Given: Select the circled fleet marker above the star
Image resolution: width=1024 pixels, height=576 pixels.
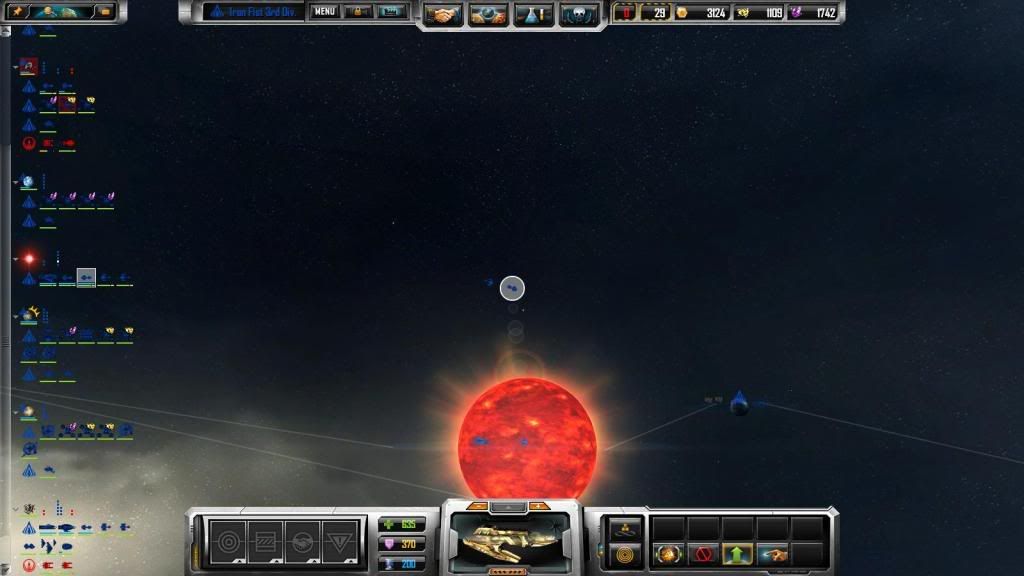Looking at the screenshot, I should (x=512, y=288).
